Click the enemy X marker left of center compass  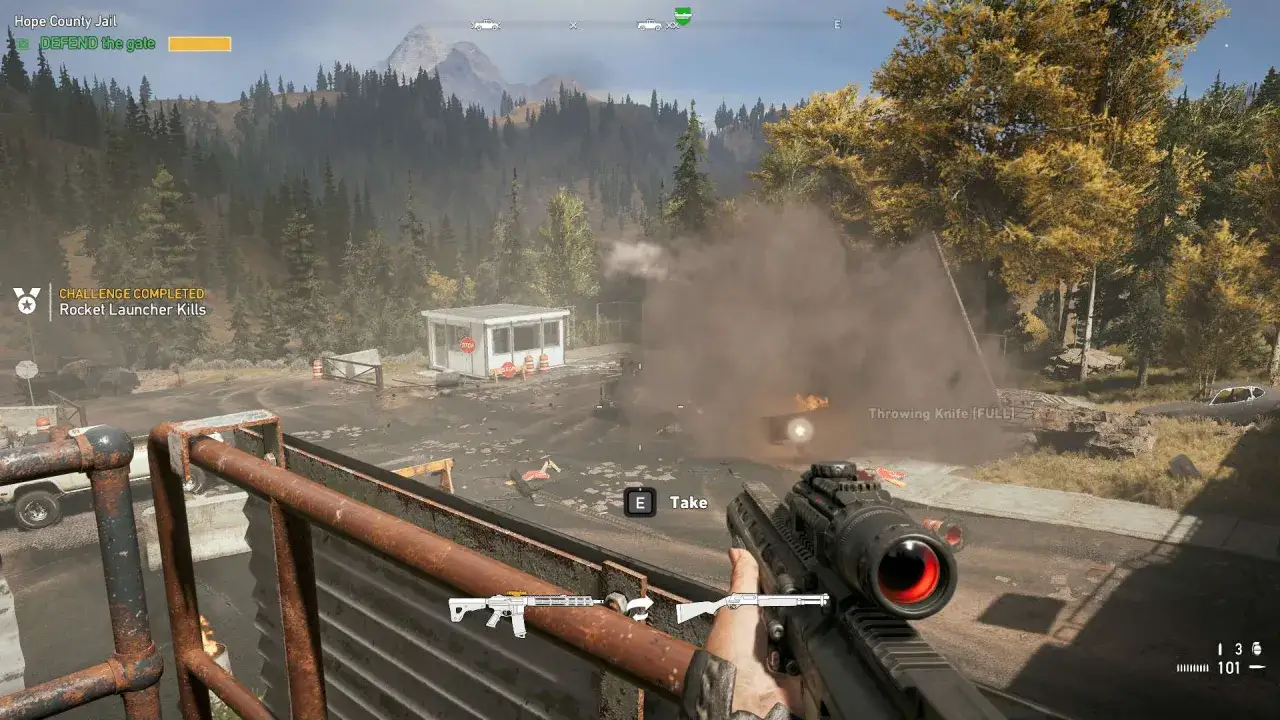[573, 24]
